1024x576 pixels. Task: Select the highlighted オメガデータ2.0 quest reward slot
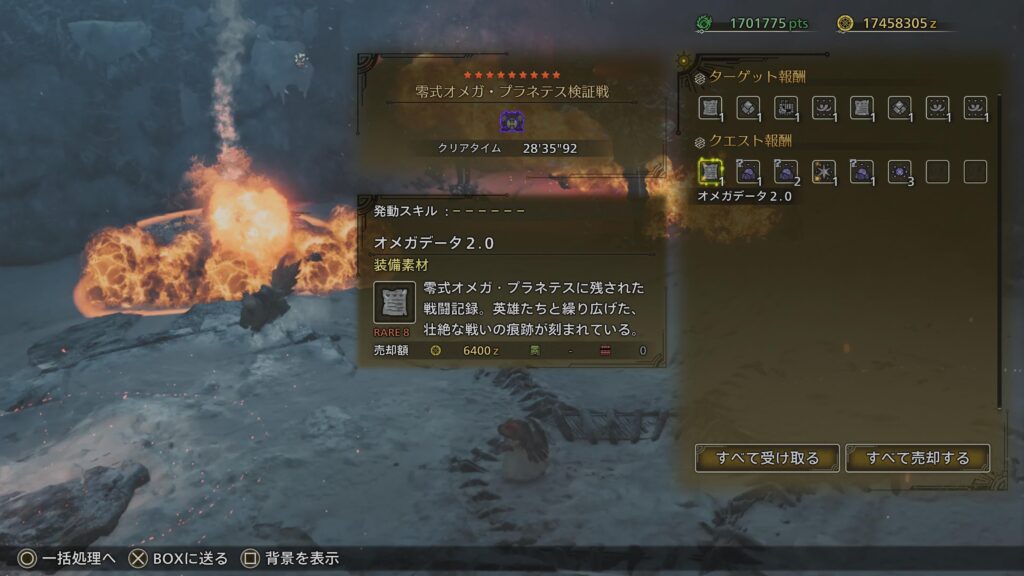point(710,172)
